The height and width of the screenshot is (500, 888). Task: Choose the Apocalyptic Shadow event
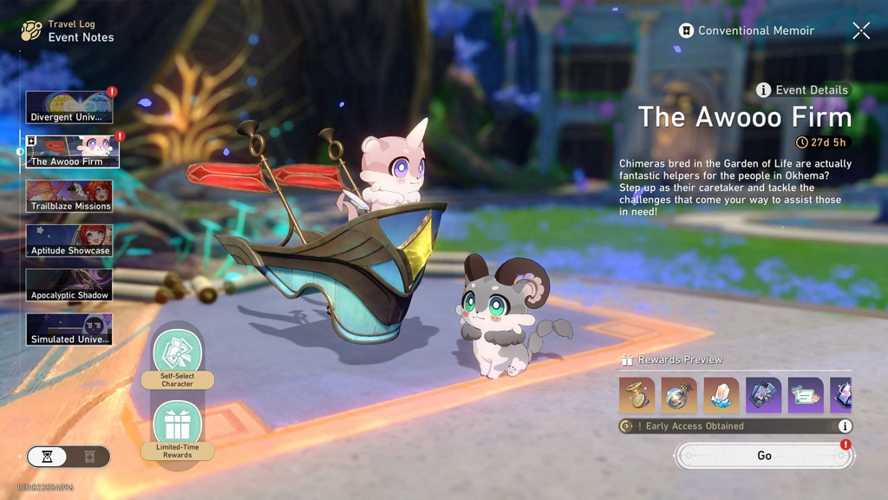point(69,285)
